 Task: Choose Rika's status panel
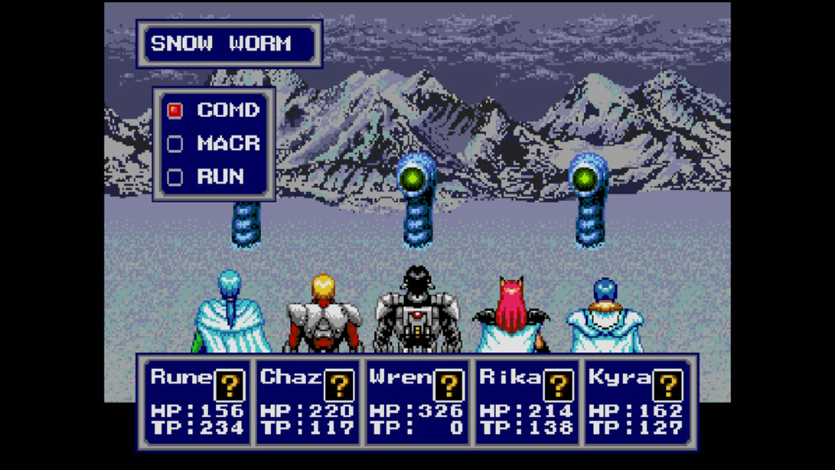pyautogui.click(x=526, y=402)
